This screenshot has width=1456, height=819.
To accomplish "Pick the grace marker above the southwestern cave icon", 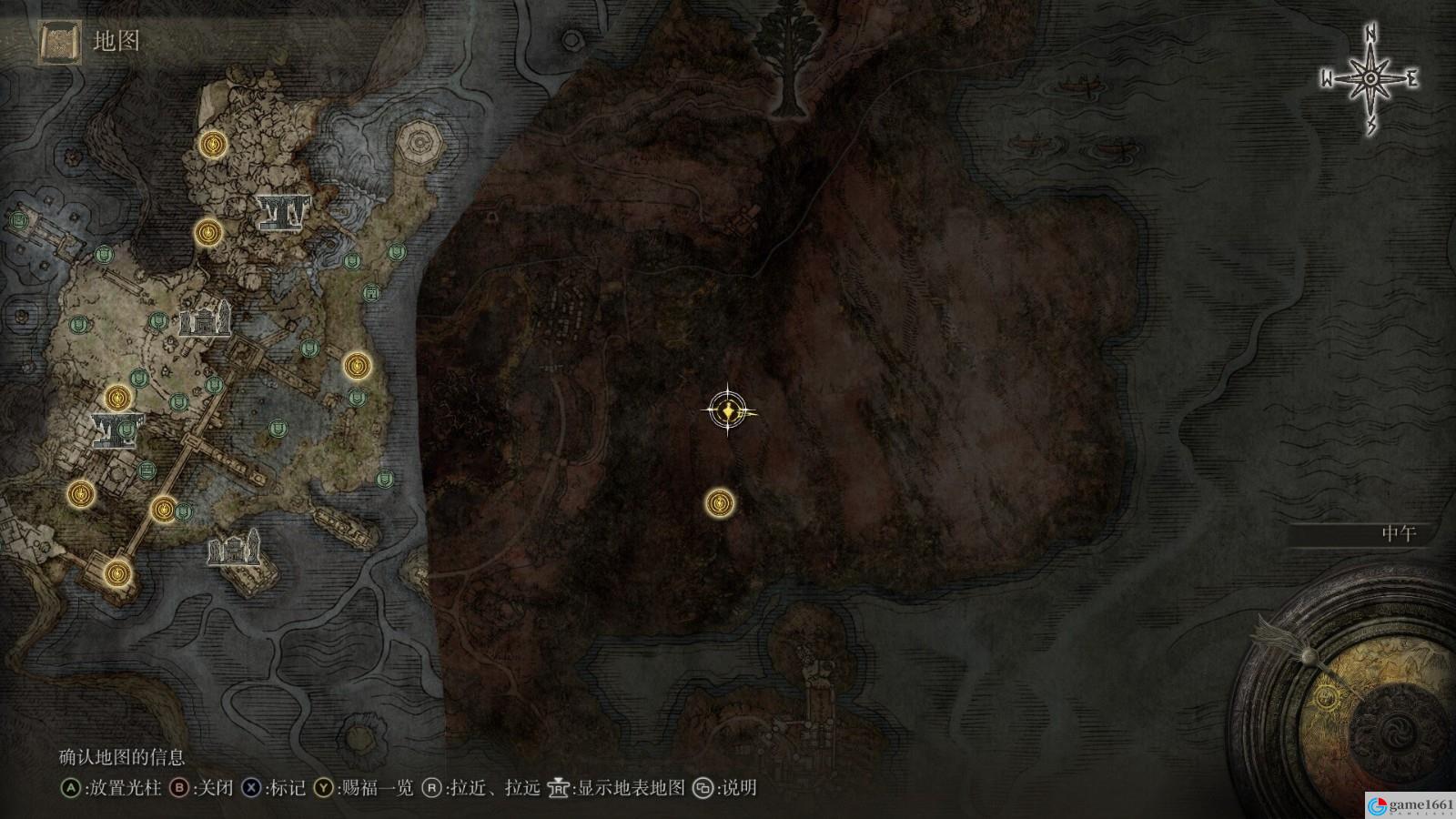I will 118,398.
